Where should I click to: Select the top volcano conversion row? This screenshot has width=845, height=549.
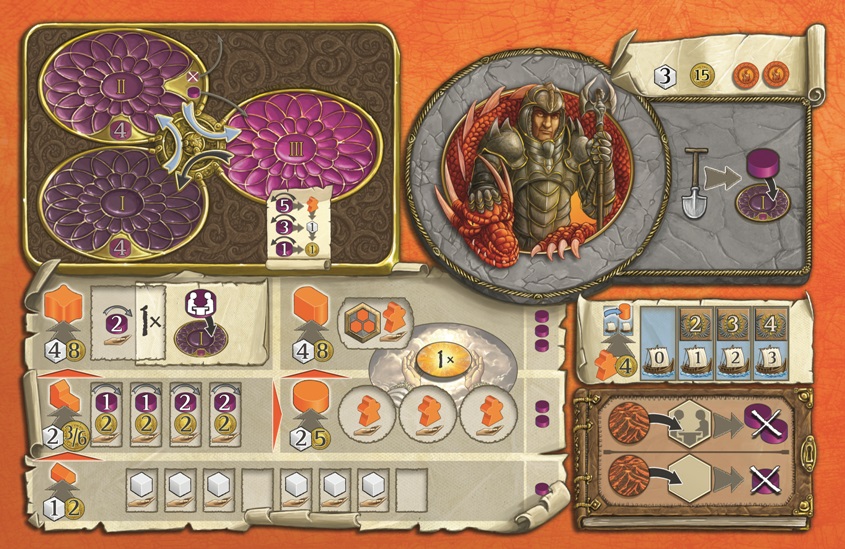(690, 427)
